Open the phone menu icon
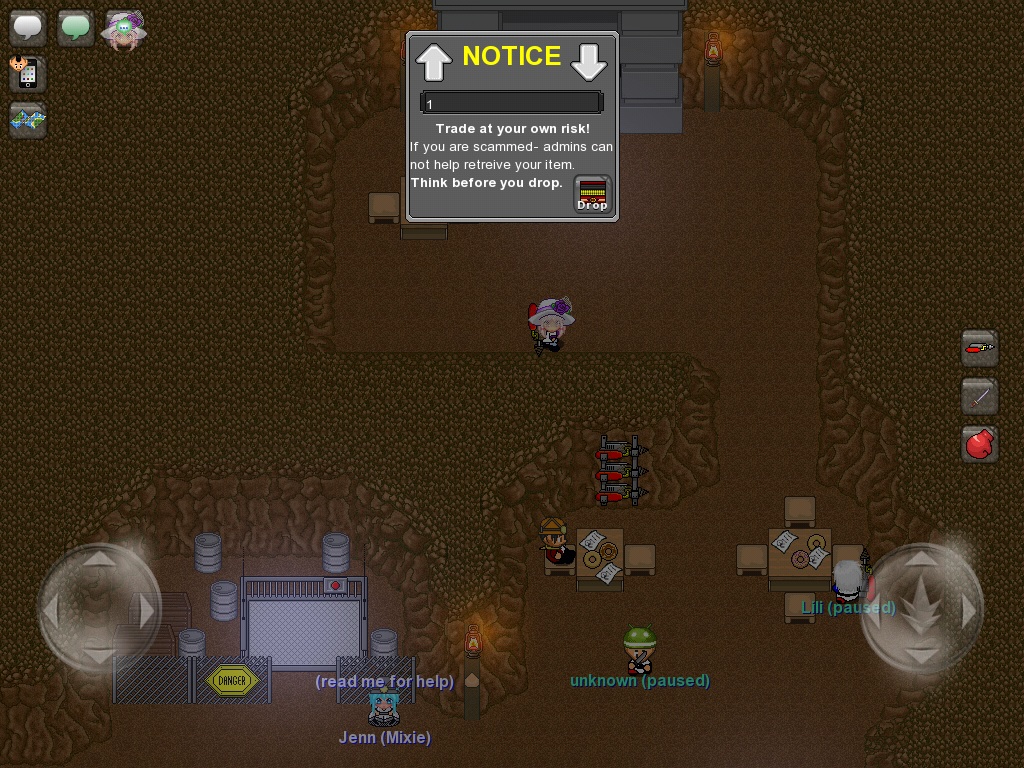The image size is (1024, 768). coord(28,73)
